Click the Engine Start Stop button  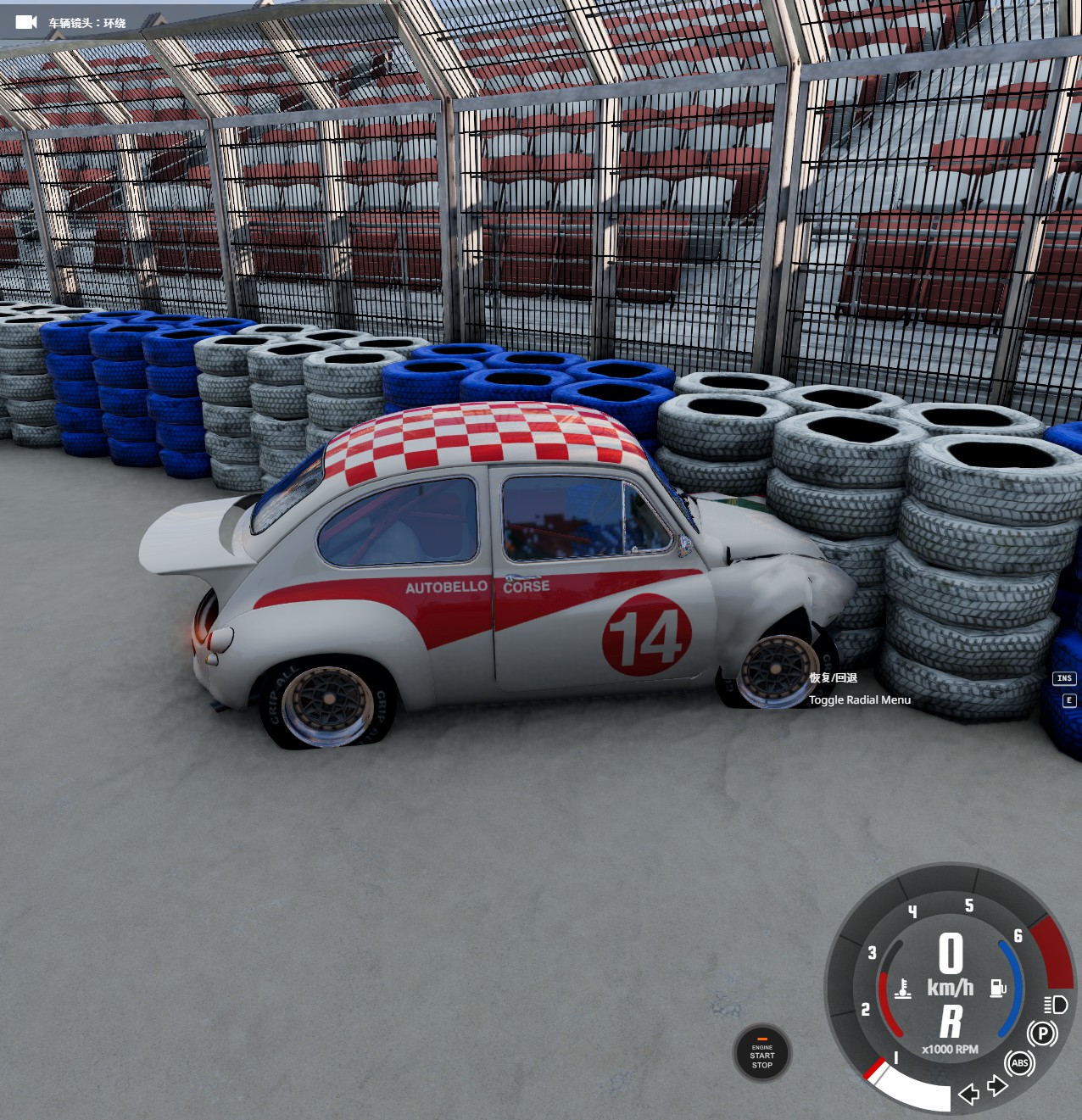761,1054
